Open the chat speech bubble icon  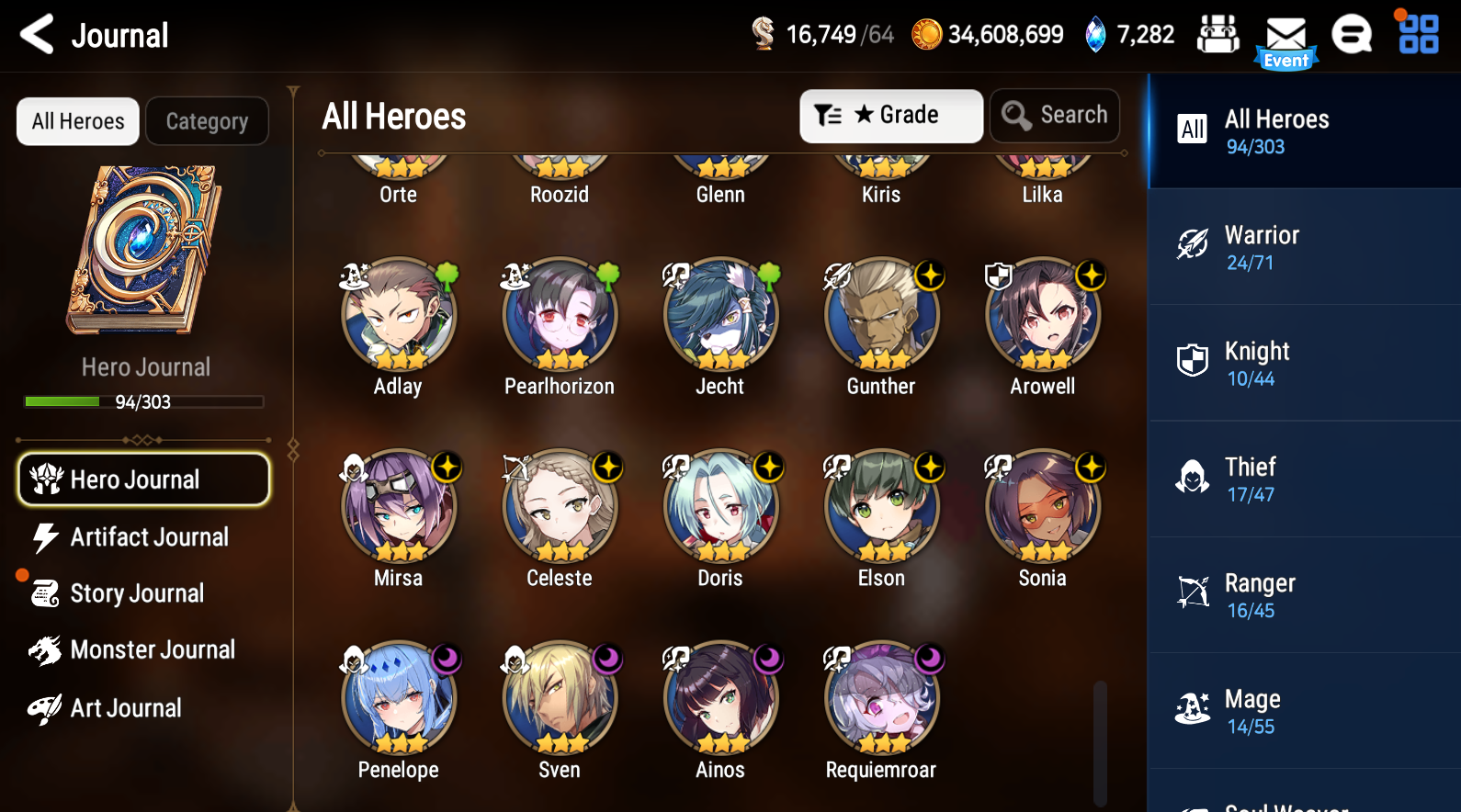click(x=1352, y=35)
